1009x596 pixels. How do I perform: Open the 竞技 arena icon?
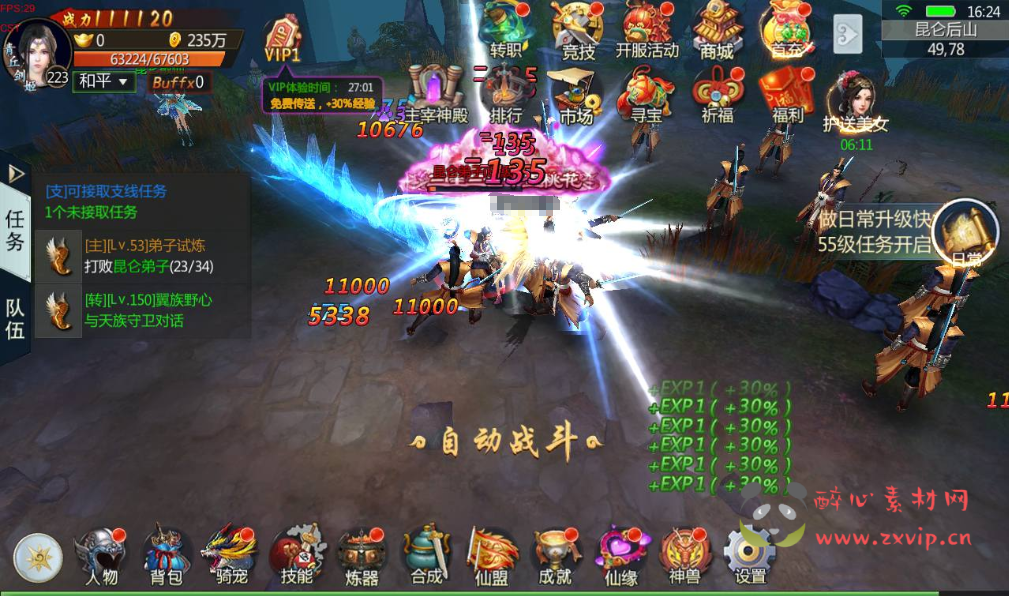pos(578,30)
